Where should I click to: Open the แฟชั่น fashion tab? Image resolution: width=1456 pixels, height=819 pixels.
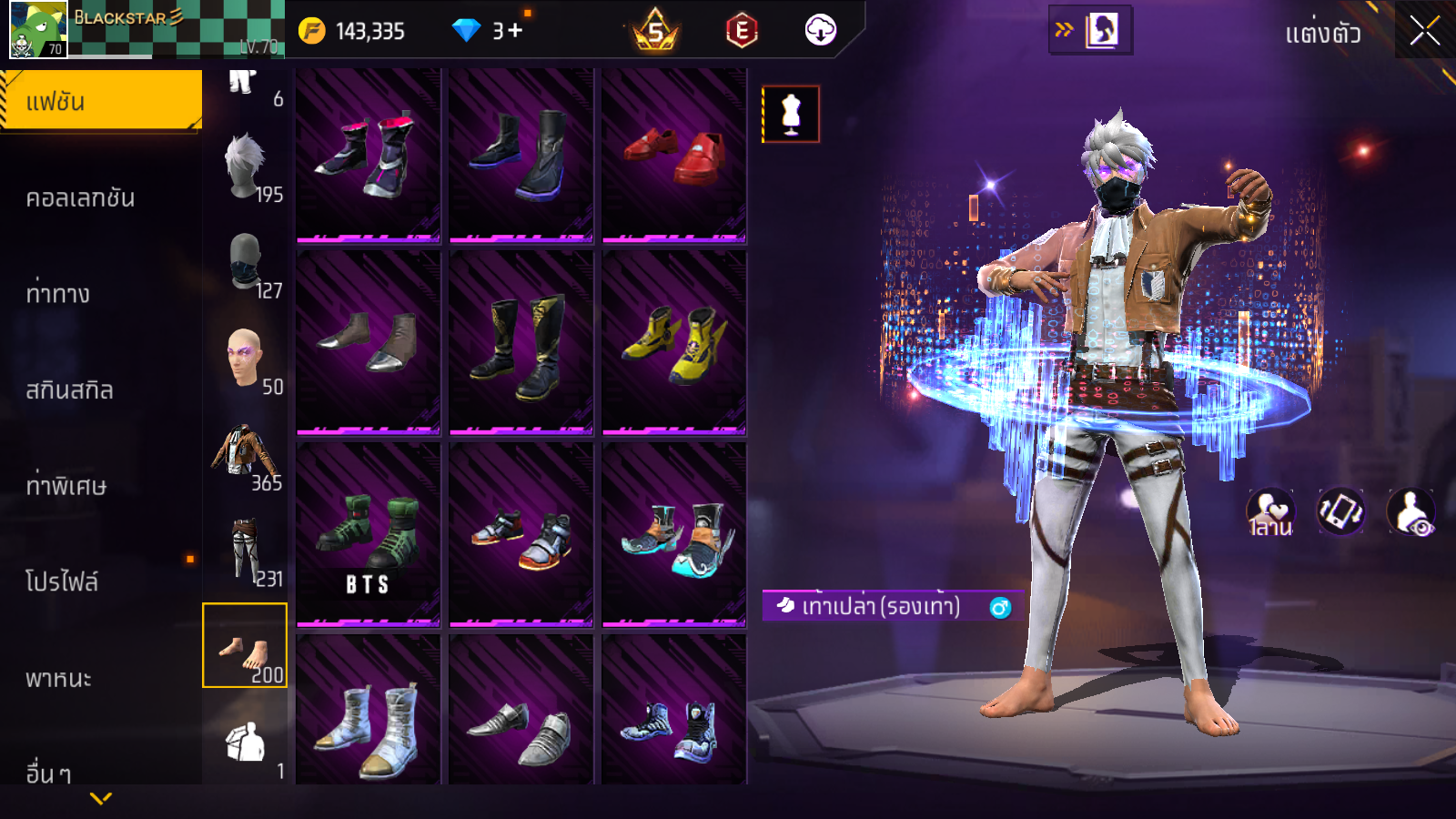pos(101,101)
